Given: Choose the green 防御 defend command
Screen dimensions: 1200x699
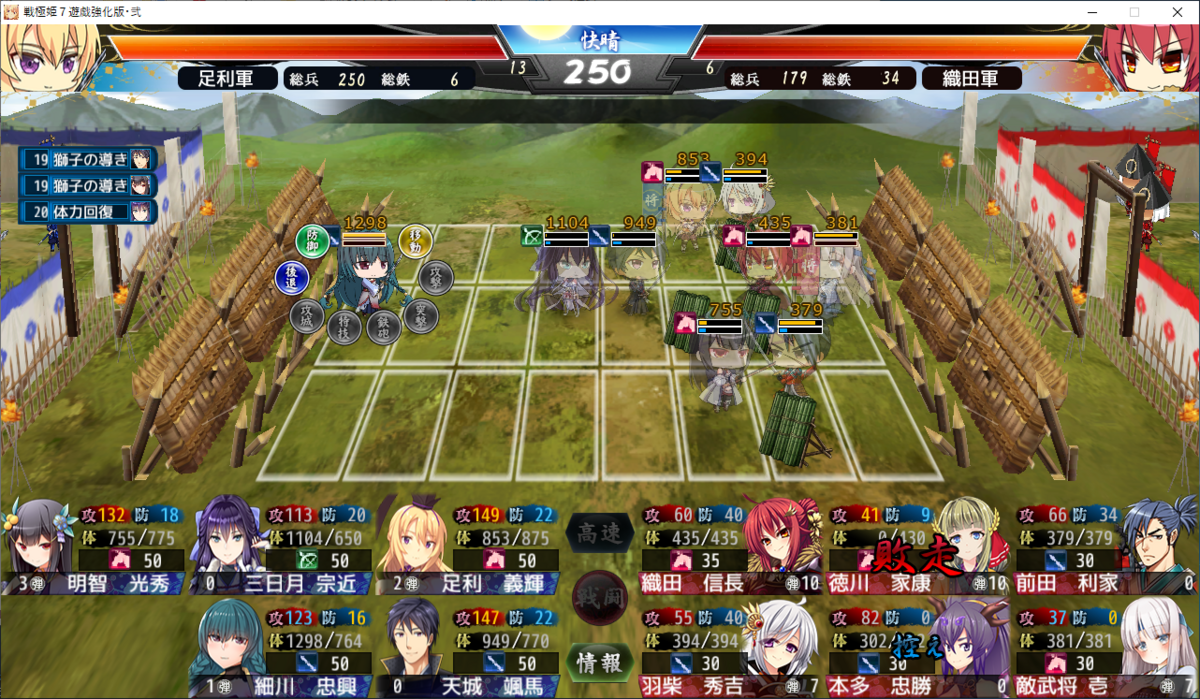Looking at the screenshot, I should pos(312,240).
